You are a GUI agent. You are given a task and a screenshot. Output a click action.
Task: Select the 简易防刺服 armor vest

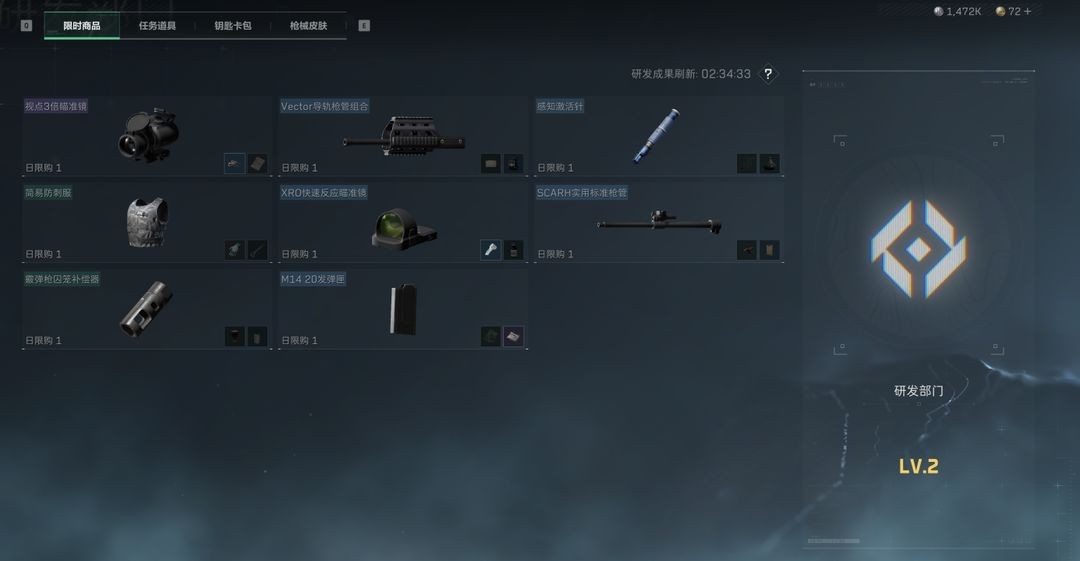pos(147,222)
